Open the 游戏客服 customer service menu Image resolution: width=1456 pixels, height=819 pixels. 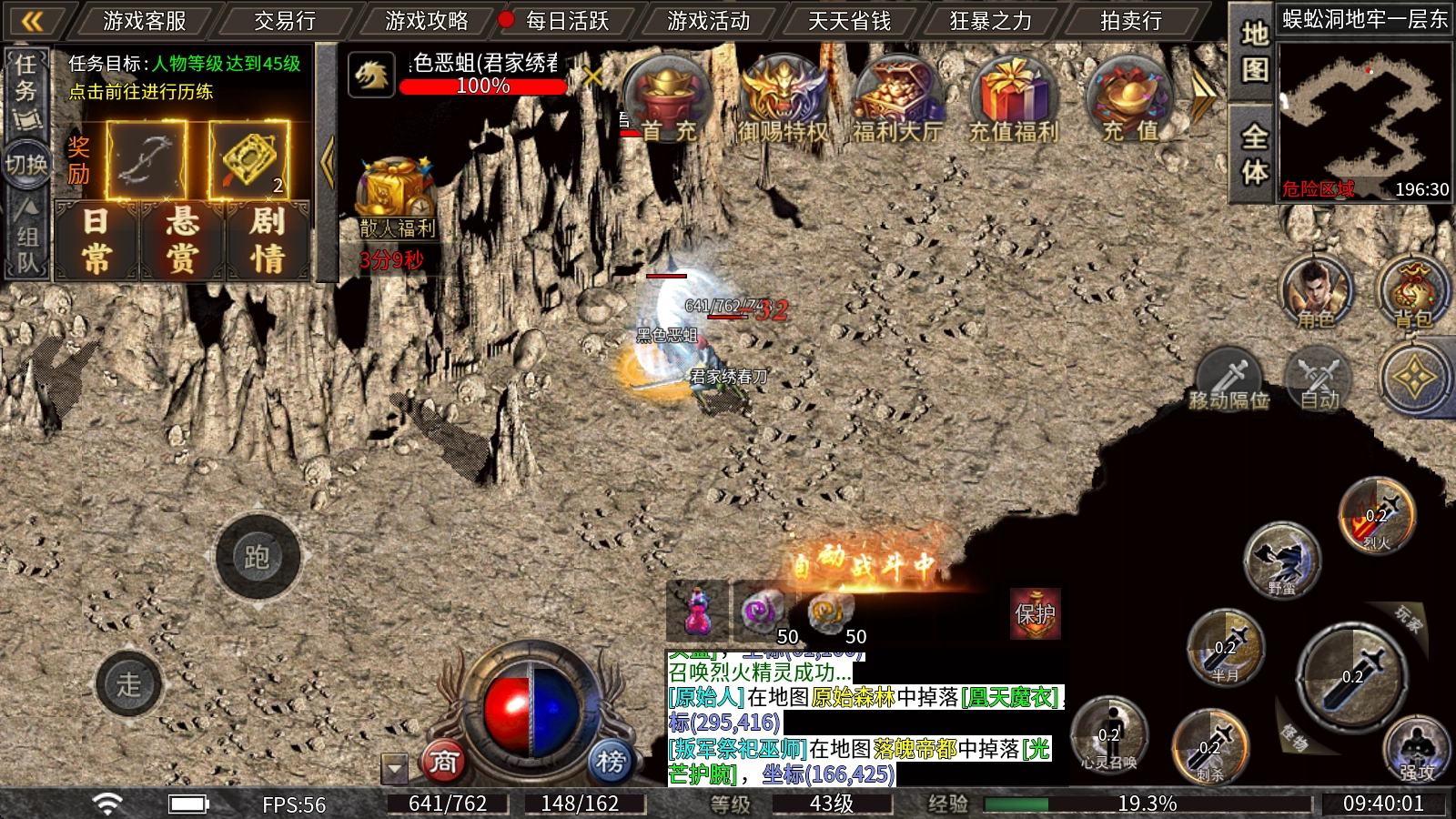[x=144, y=20]
